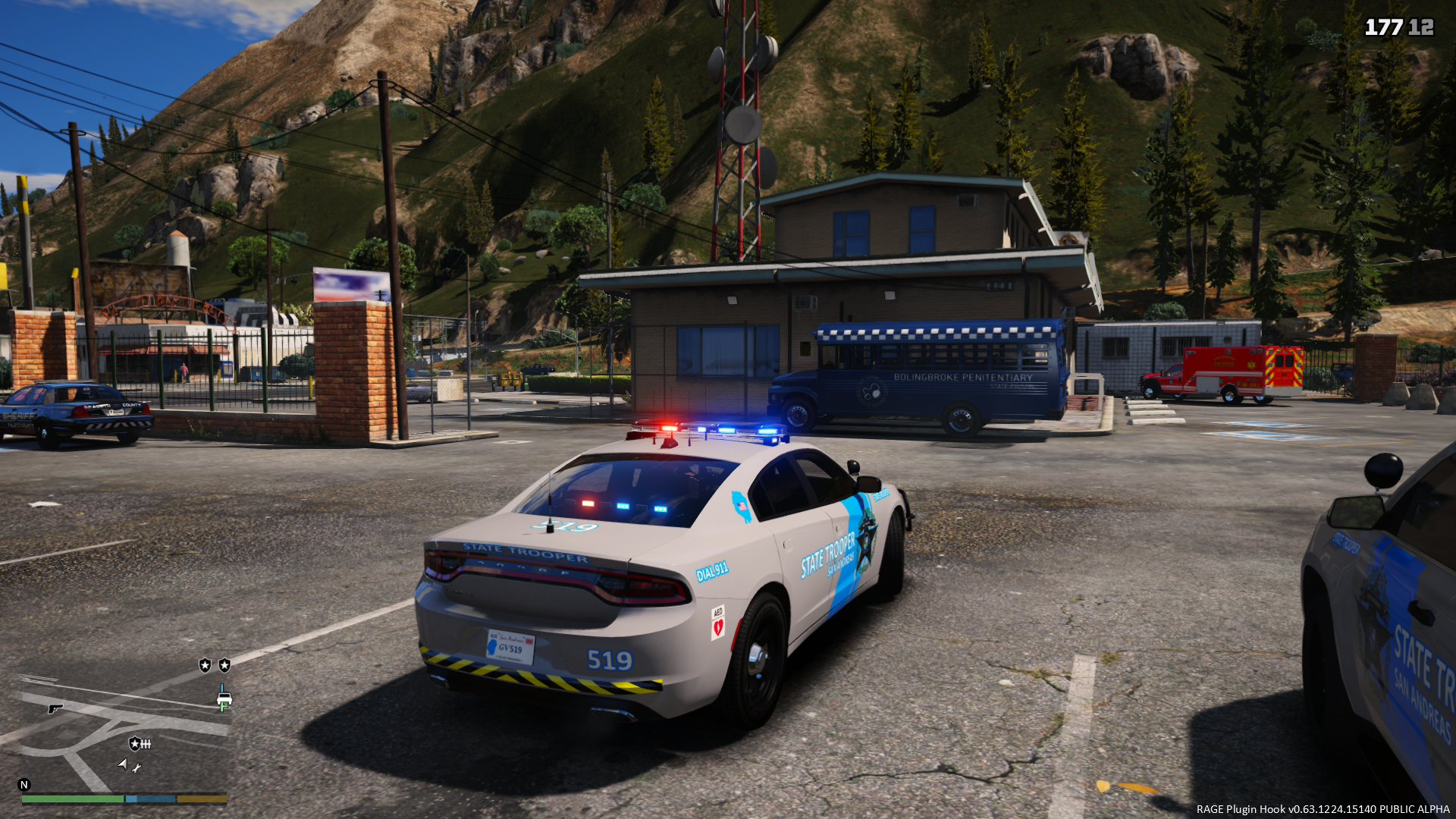Click the police shield with jail bars blip
The width and height of the screenshot is (1456, 819).
tap(140, 744)
